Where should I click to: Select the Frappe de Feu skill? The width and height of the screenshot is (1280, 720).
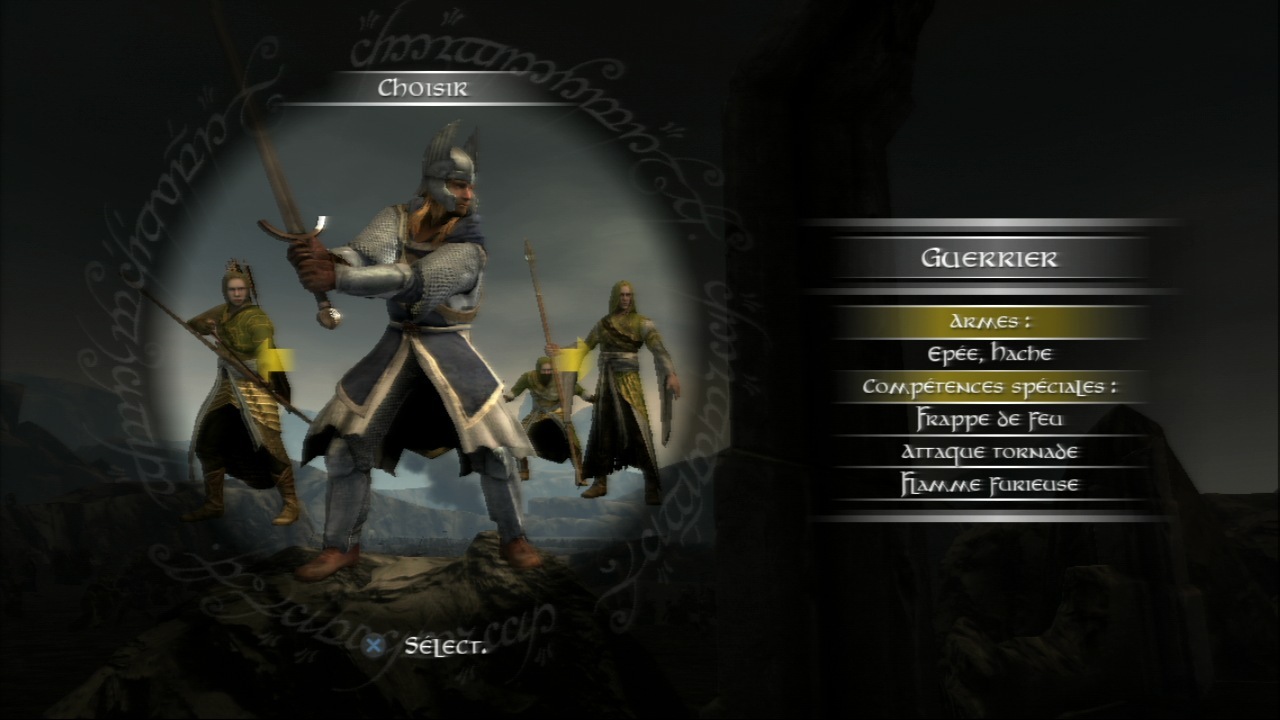coord(988,419)
